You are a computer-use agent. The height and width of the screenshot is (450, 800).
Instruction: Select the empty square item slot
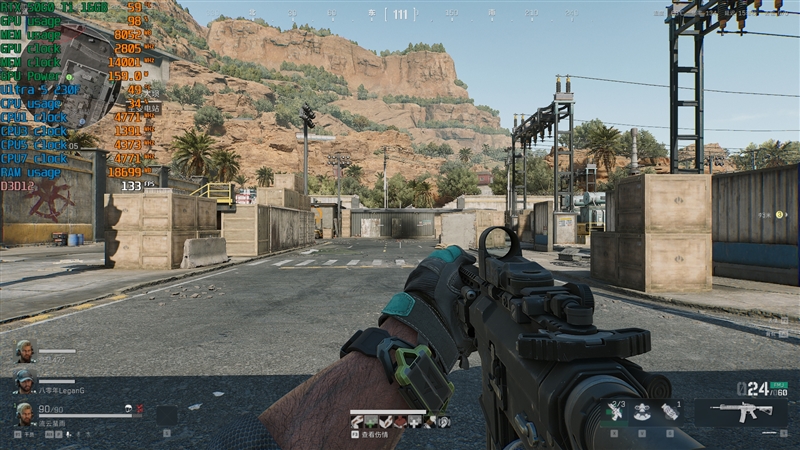tap(166, 415)
